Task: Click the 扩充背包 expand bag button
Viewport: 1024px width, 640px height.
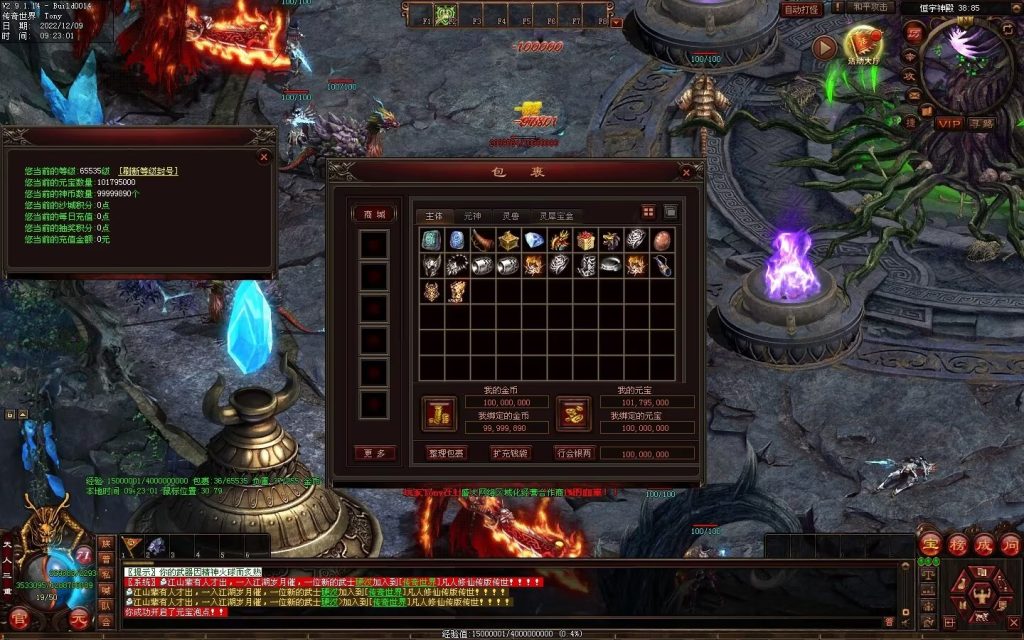Action: pos(509,453)
